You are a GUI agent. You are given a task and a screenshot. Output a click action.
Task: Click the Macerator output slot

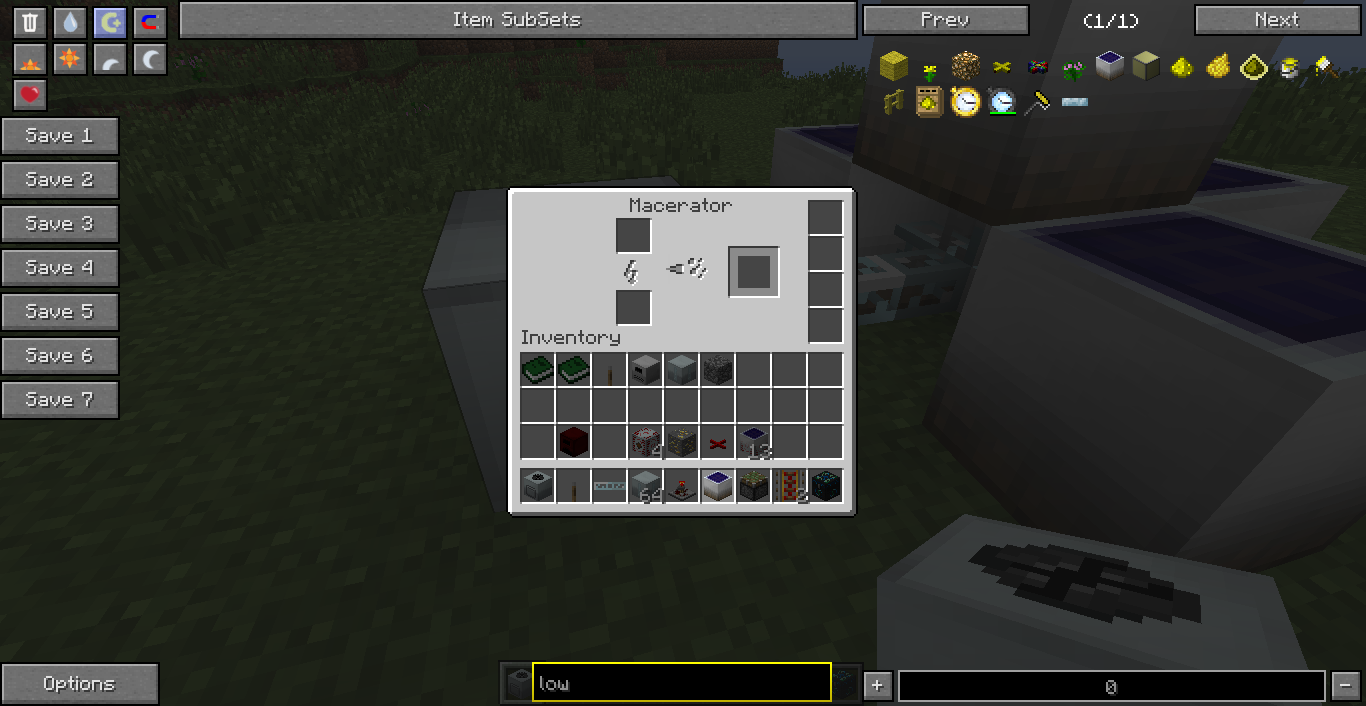[x=753, y=271]
